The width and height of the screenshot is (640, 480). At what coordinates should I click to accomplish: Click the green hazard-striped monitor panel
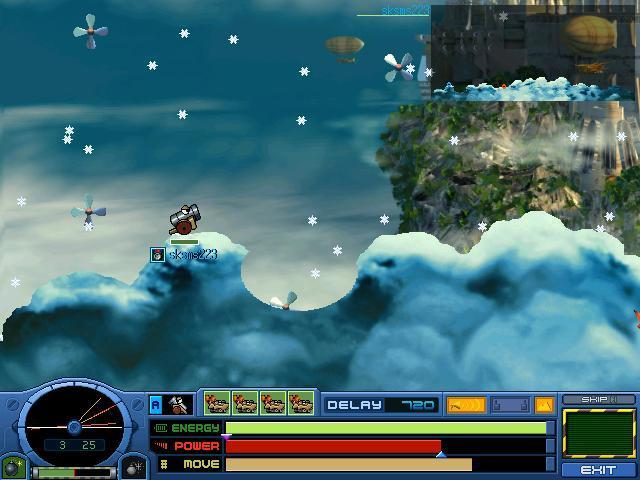coord(599,433)
